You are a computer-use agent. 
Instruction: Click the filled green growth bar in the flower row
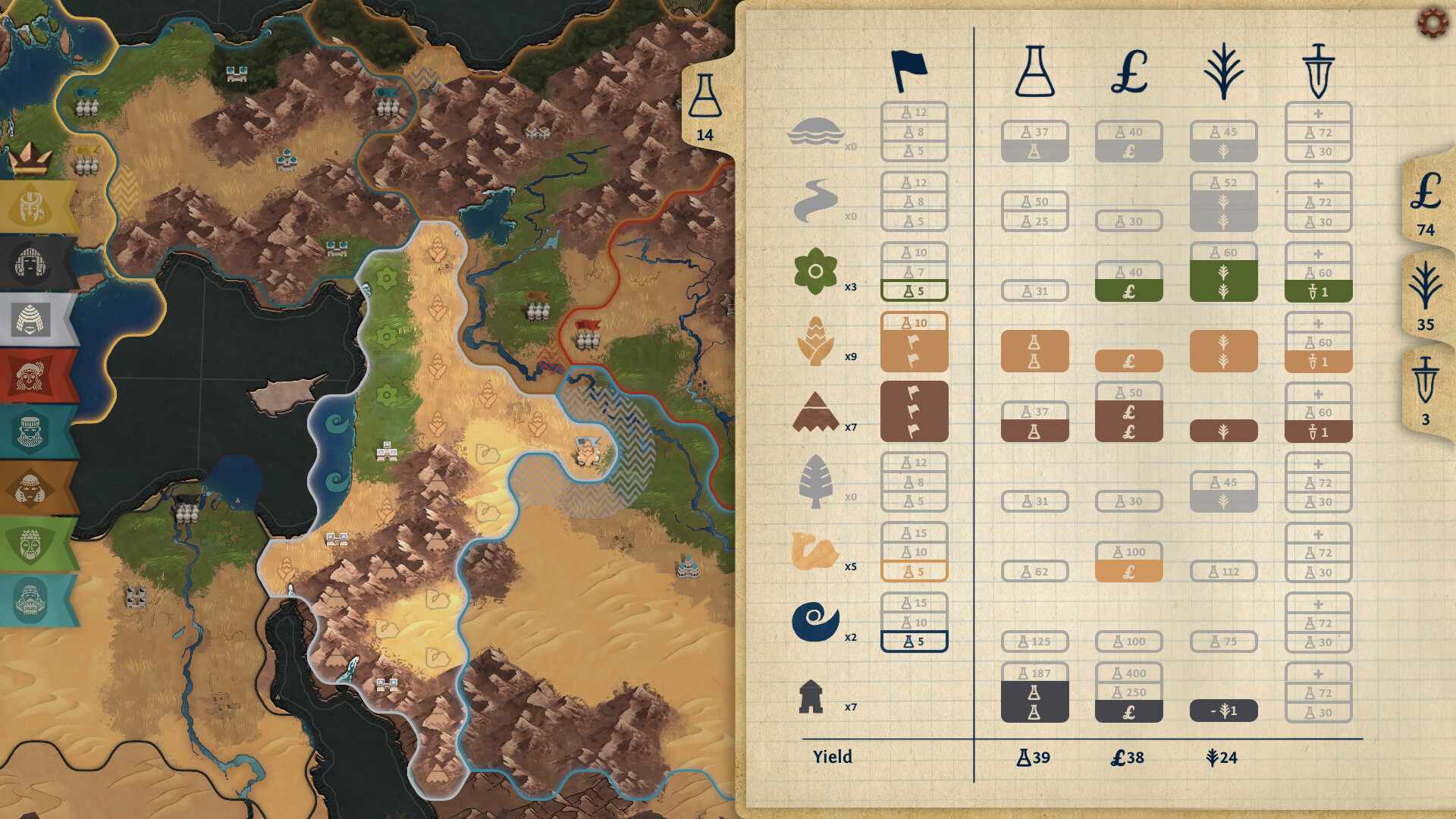(1222, 279)
